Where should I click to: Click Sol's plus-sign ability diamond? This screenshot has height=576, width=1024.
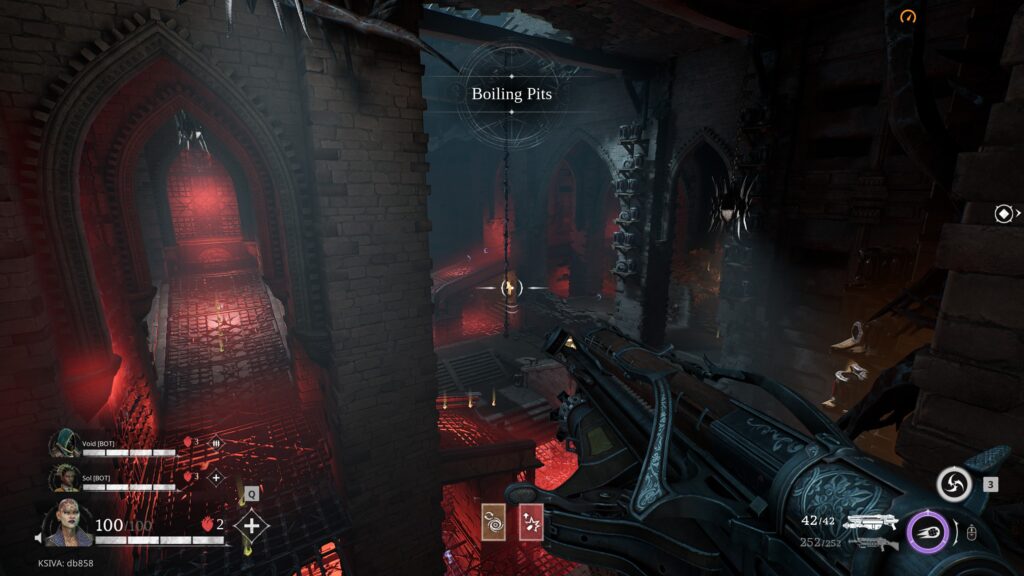(216, 477)
